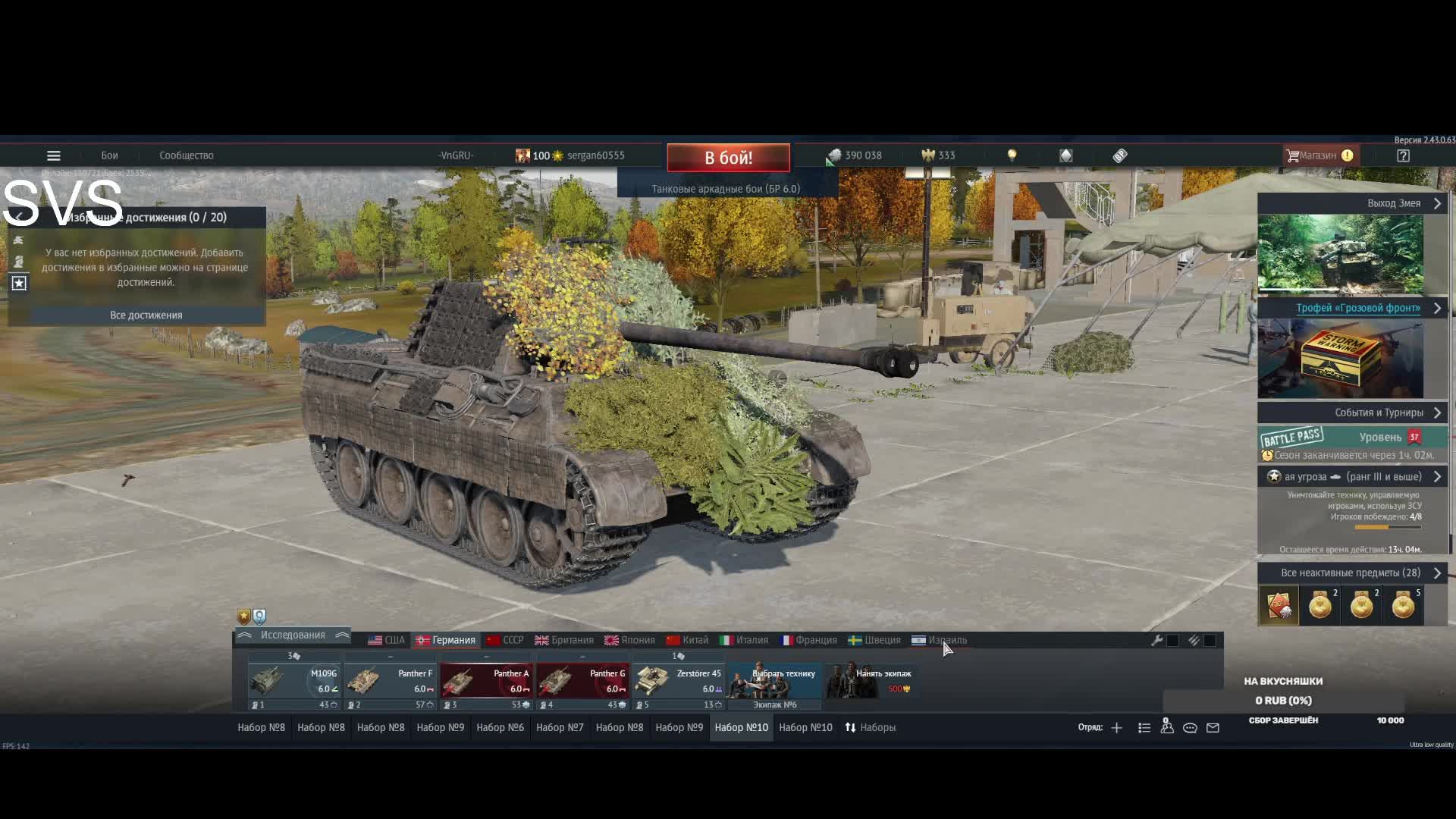1456x819 pixels.
Task: Select the Panther A vehicle slot
Action: pyautogui.click(x=487, y=681)
